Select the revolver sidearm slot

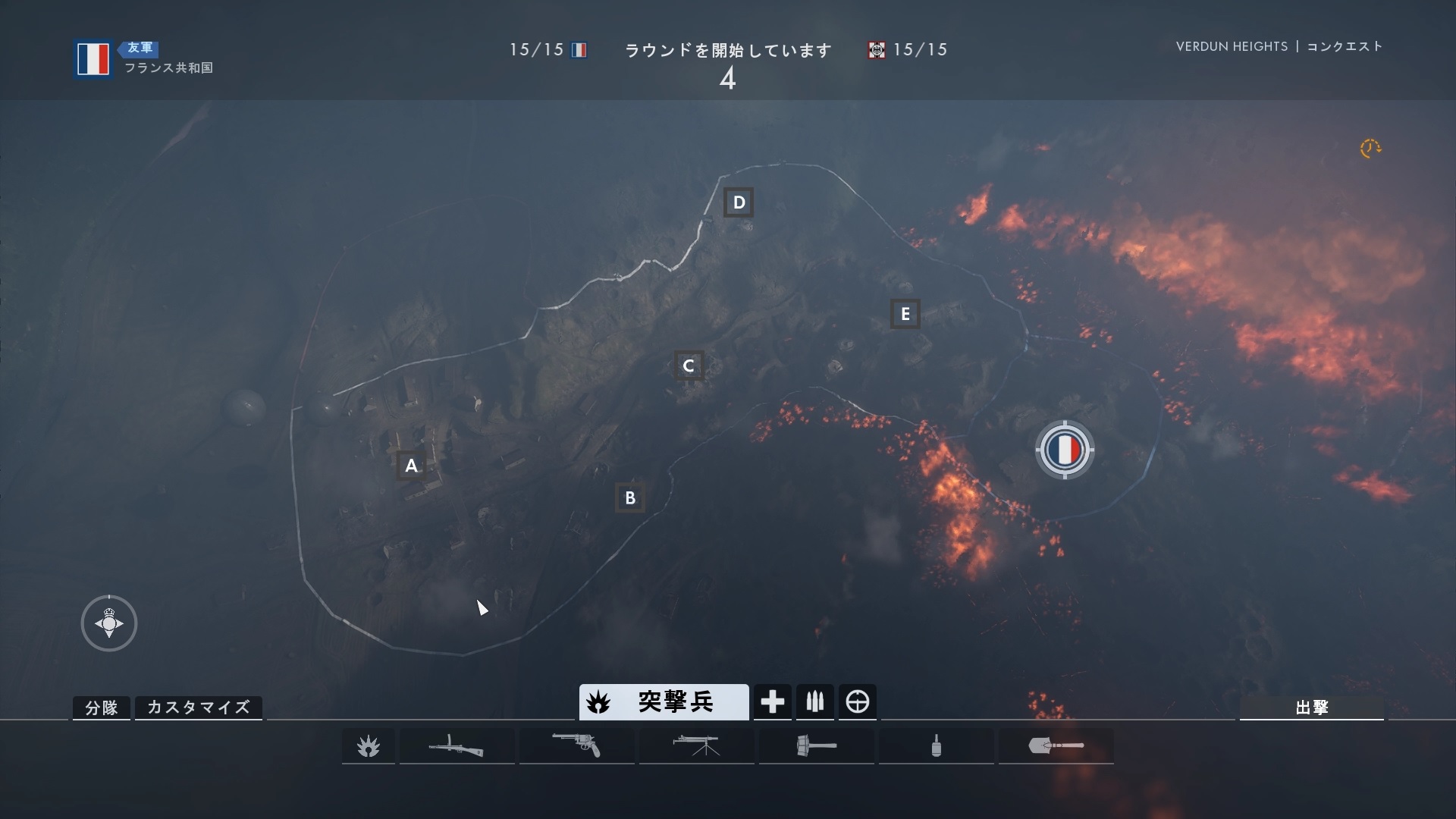(x=576, y=746)
